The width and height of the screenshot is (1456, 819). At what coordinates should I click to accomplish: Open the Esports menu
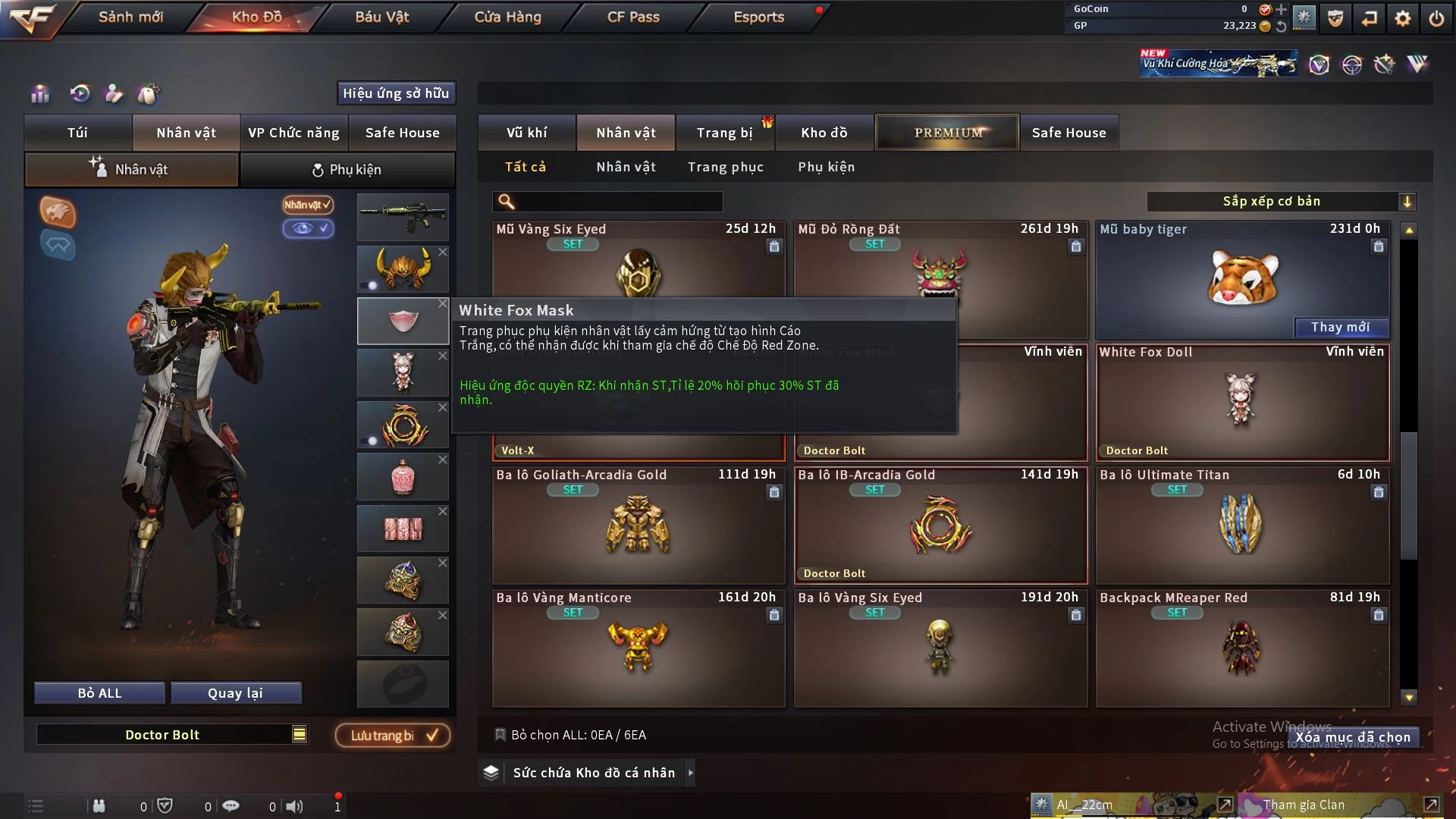click(758, 17)
